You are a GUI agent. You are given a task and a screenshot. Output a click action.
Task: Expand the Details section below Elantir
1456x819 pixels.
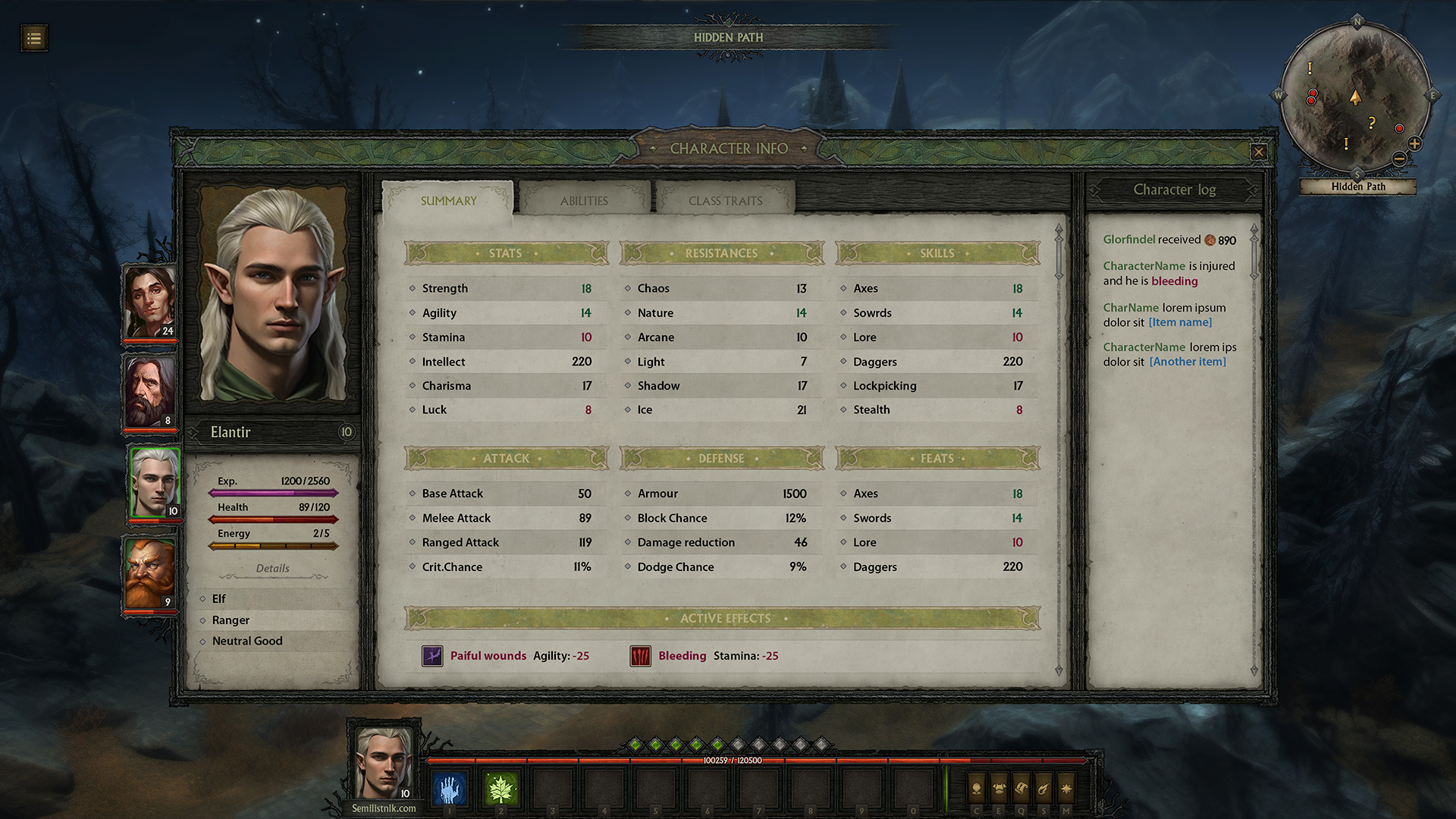pos(273,568)
